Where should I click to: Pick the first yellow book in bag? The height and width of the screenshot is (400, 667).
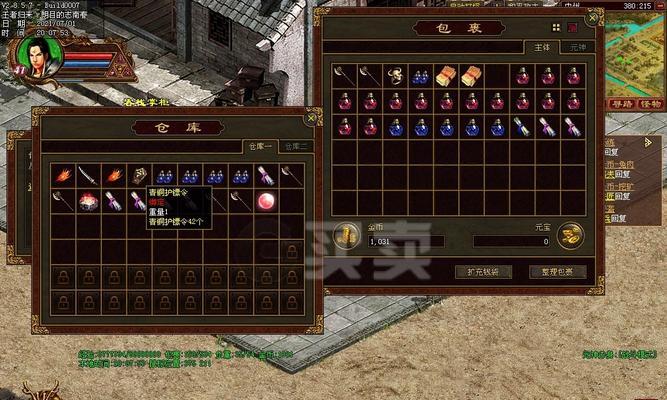pyautogui.click(x=446, y=75)
